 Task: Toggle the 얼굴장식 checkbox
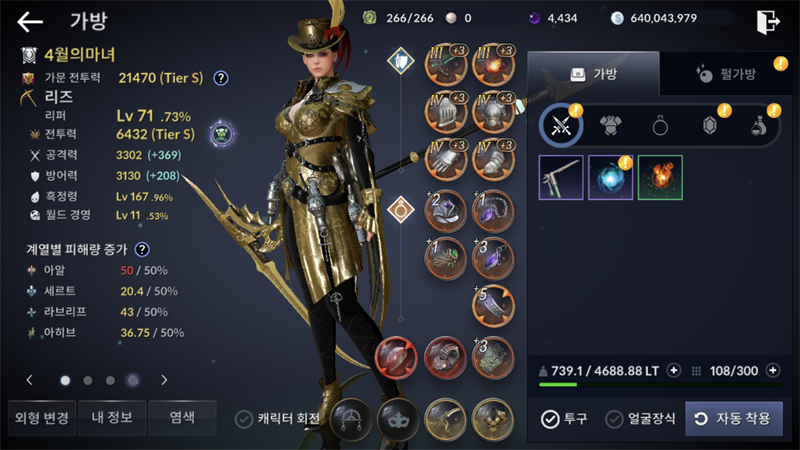(x=614, y=418)
